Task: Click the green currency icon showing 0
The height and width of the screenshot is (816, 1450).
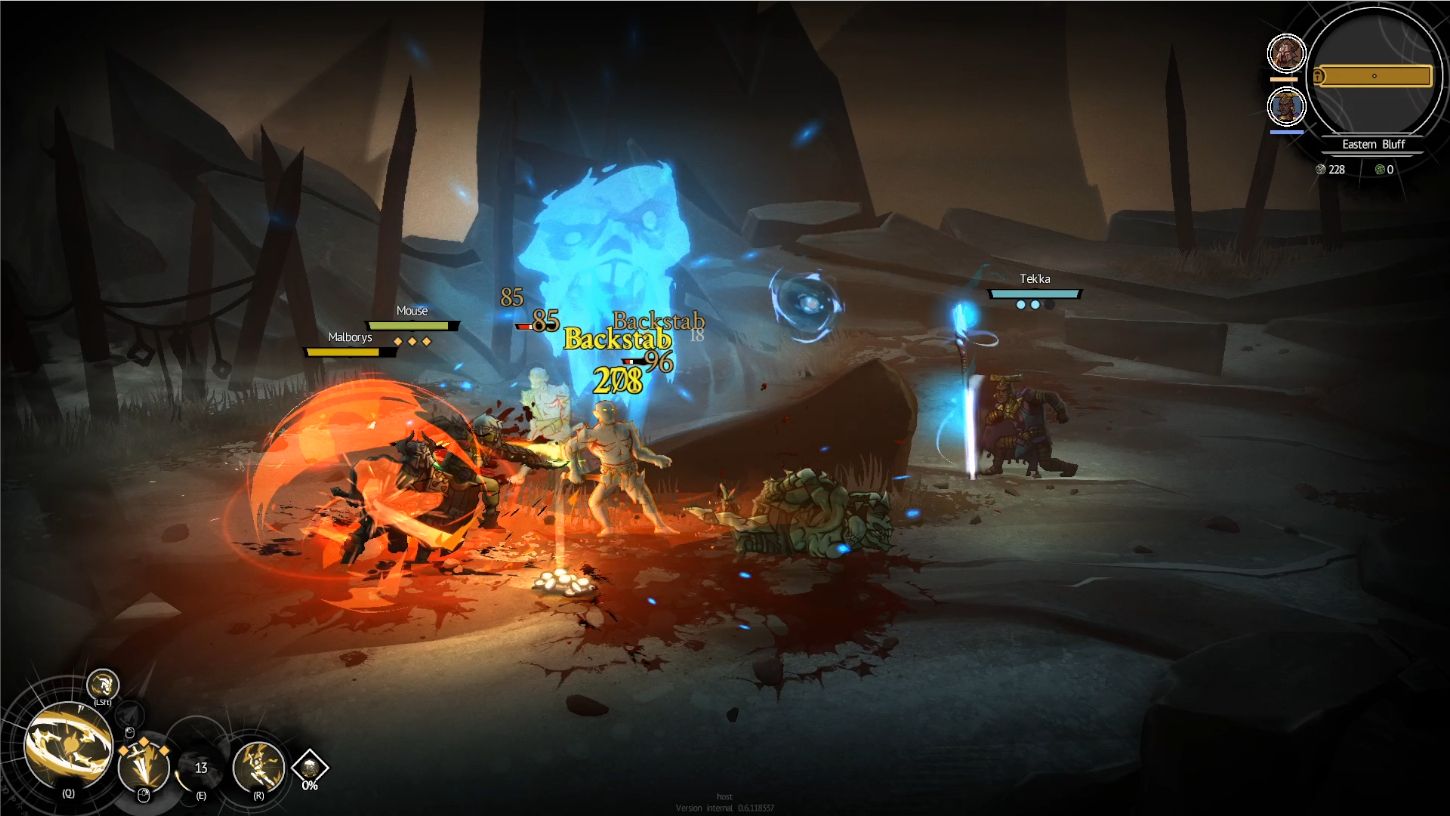Action: [1380, 169]
